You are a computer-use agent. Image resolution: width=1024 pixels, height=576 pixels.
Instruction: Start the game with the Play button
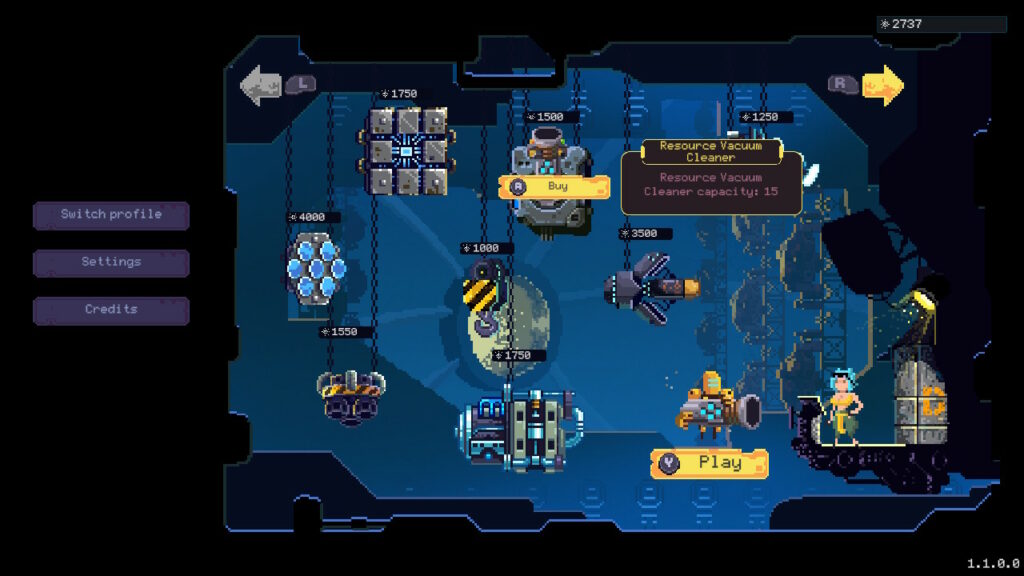(710, 463)
